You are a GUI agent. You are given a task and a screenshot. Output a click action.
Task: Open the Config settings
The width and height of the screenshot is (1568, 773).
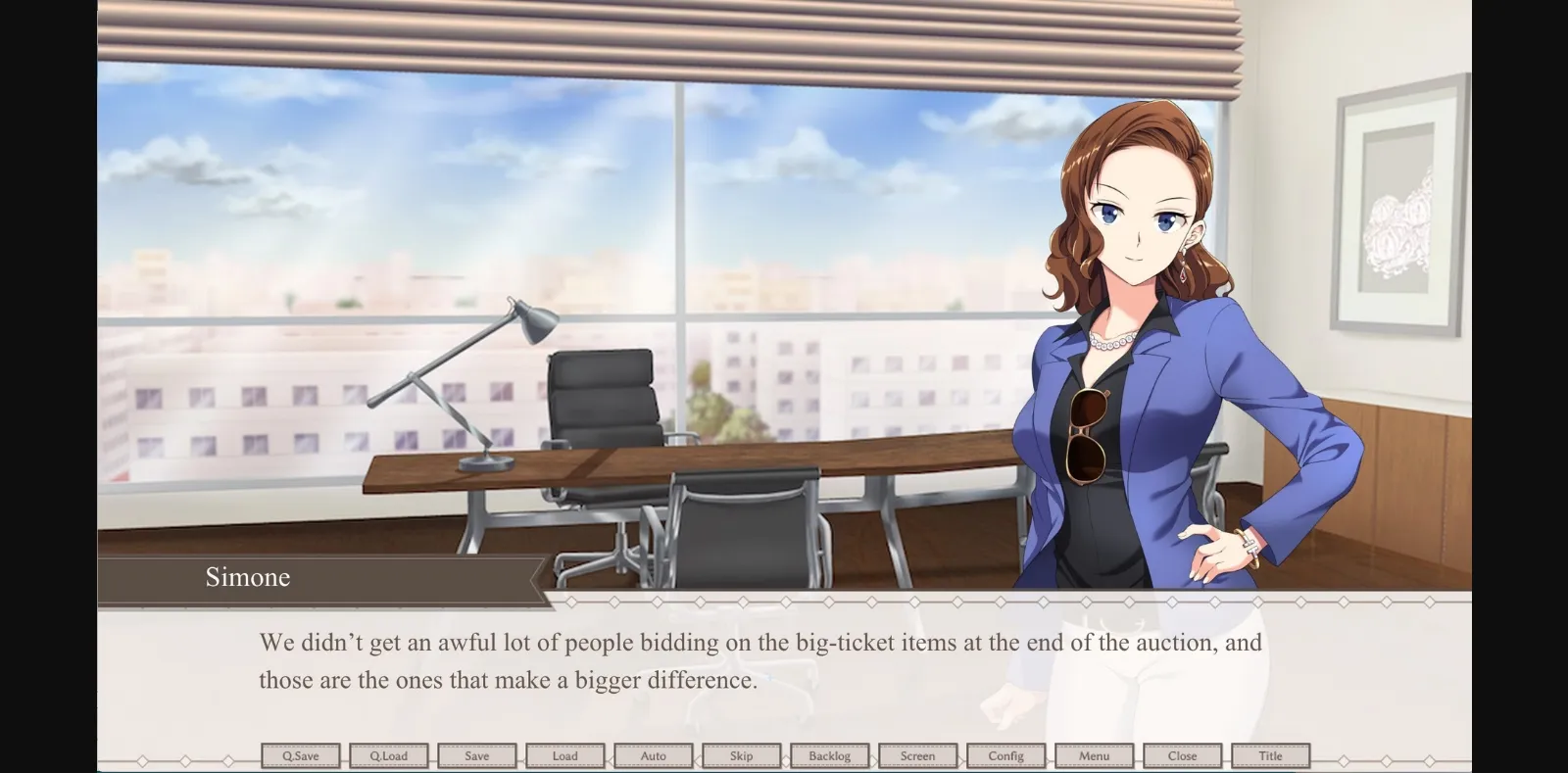pos(1006,755)
